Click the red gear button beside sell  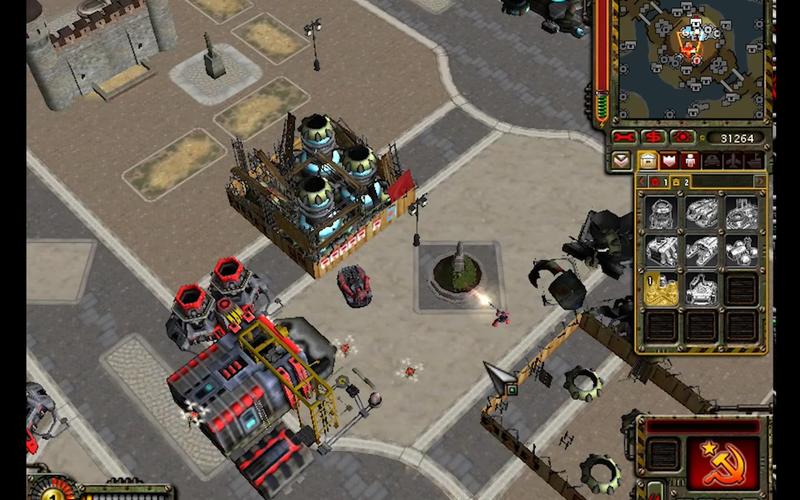[682, 137]
